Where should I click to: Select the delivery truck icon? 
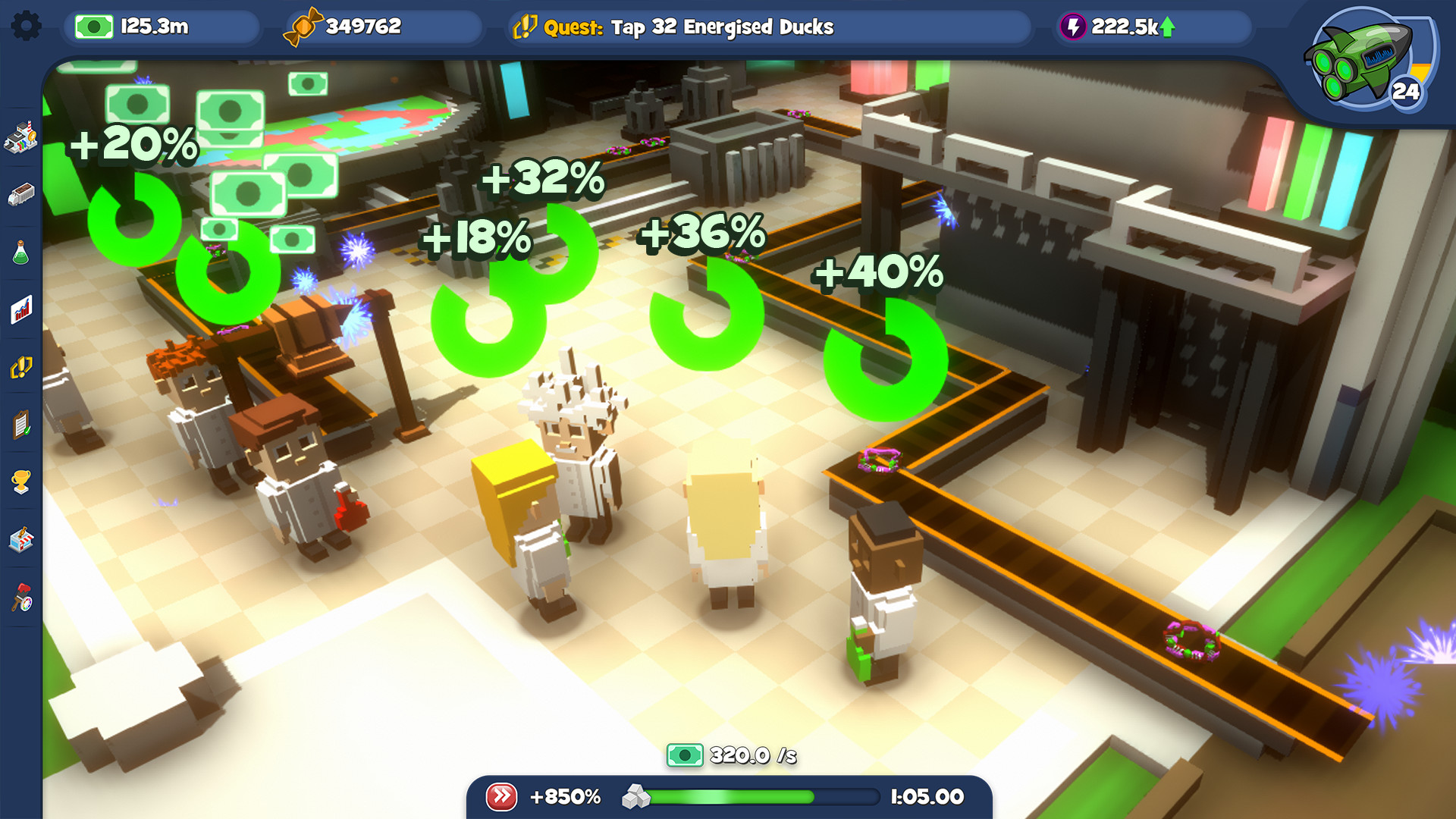click(x=23, y=196)
